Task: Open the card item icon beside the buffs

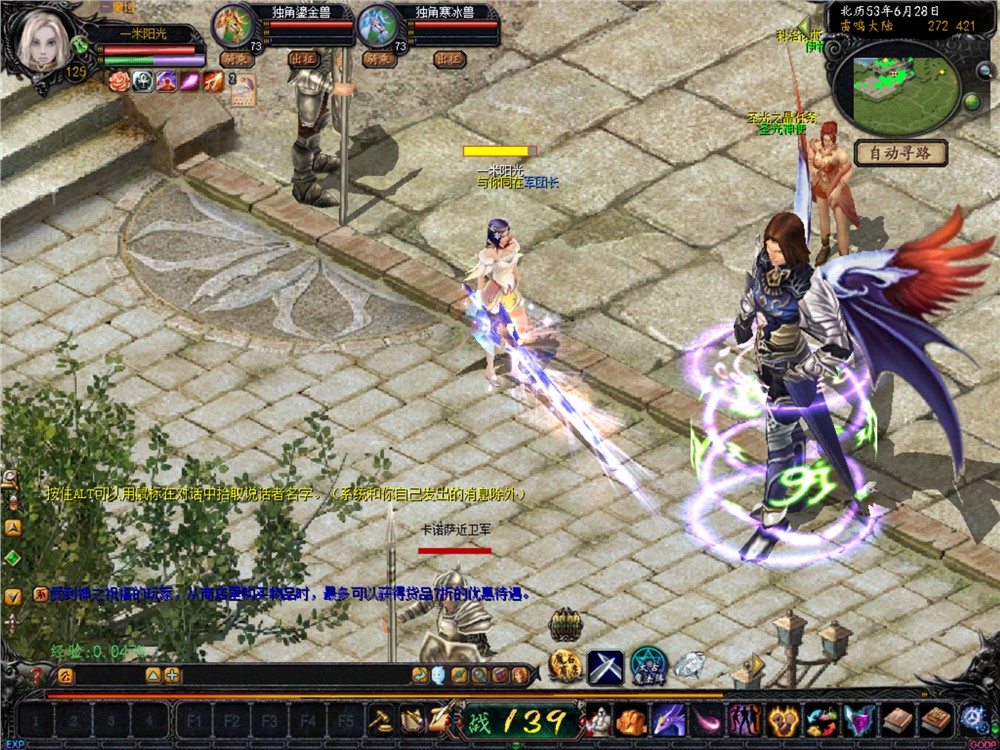Action: pyautogui.click(x=243, y=90)
